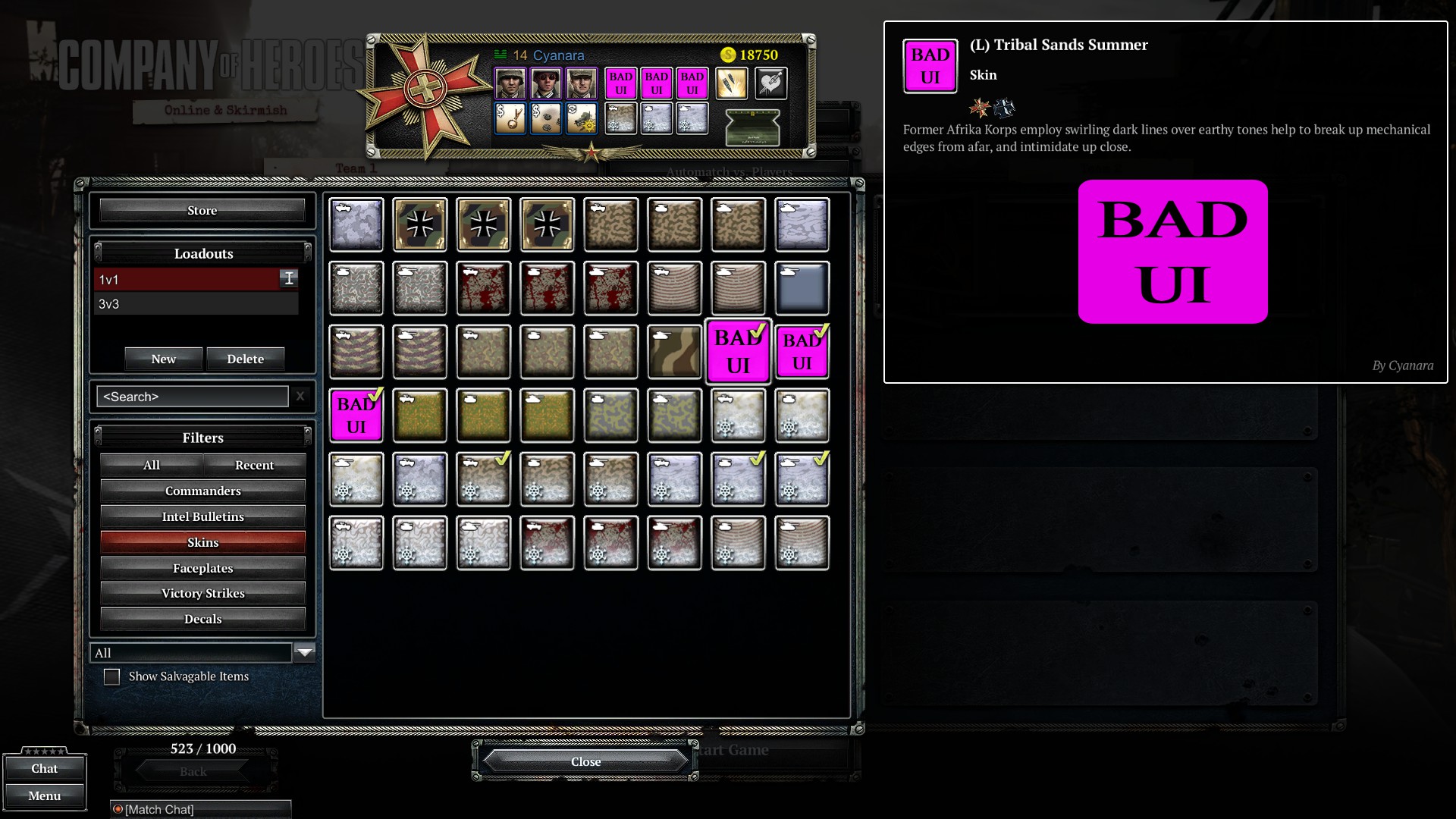Click the Search input field
Image resolution: width=1456 pixels, height=819 pixels.
pyautogui.click(x=192, y=397)
